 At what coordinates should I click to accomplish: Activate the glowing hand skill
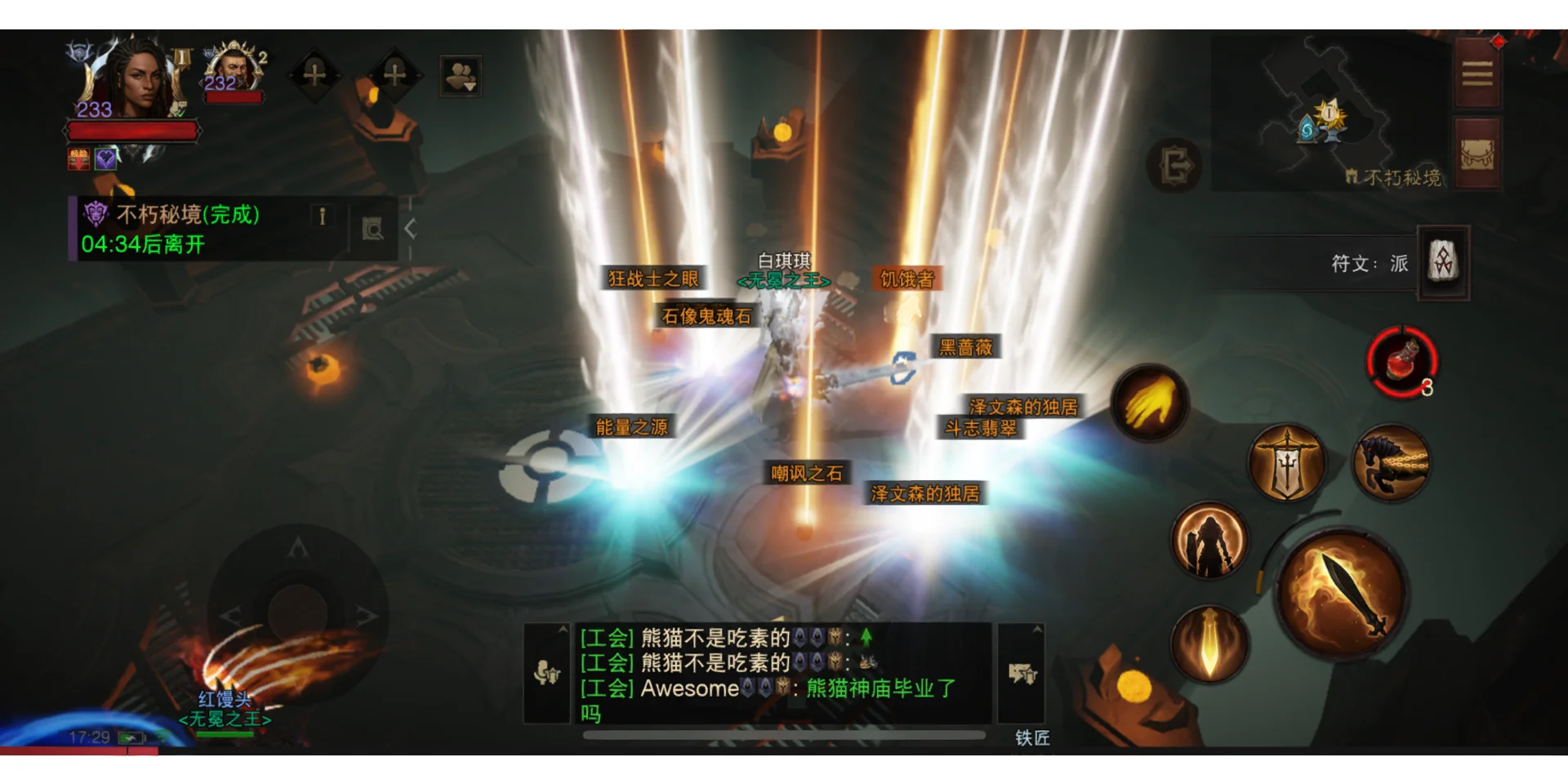(1150, 403)
